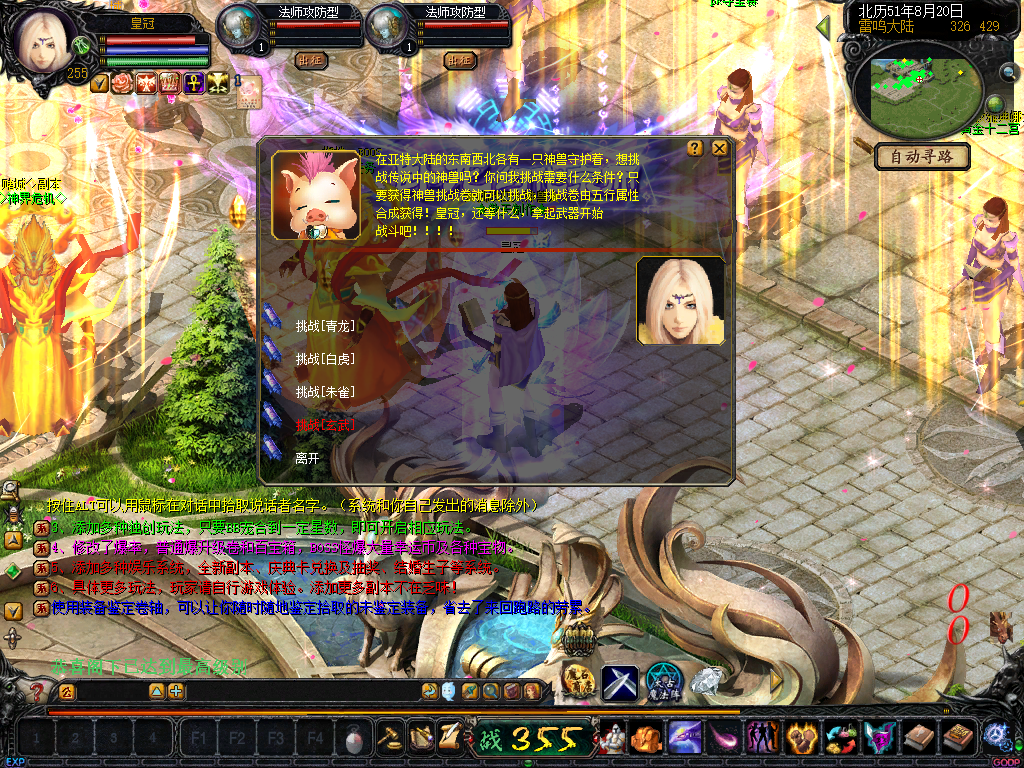Open the gear settings icon
This screenshot has width=1024, height=768.
click(x=996, y=736)
